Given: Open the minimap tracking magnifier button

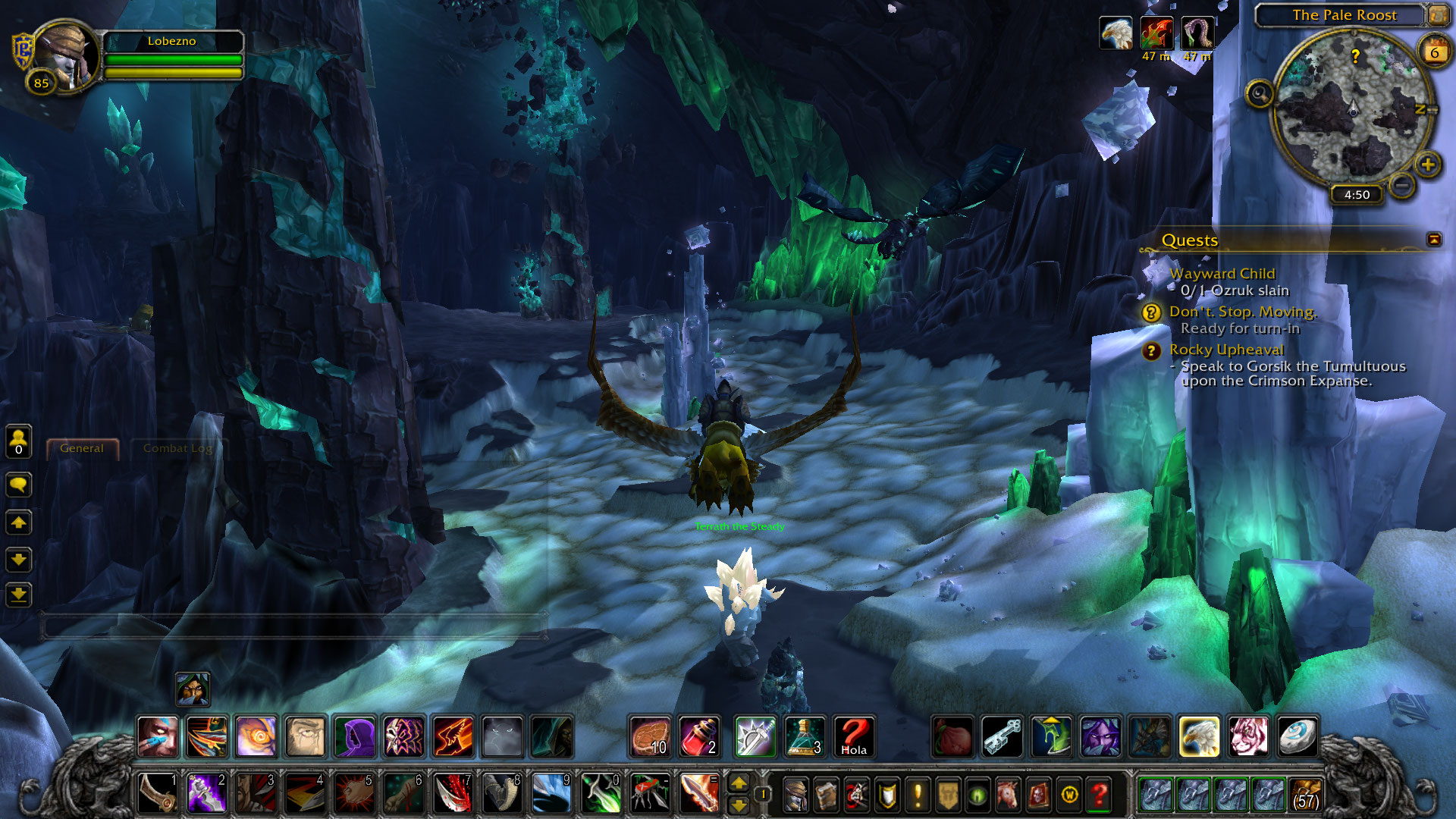Looking at the screenshot, I should (x=1260, y=94).
